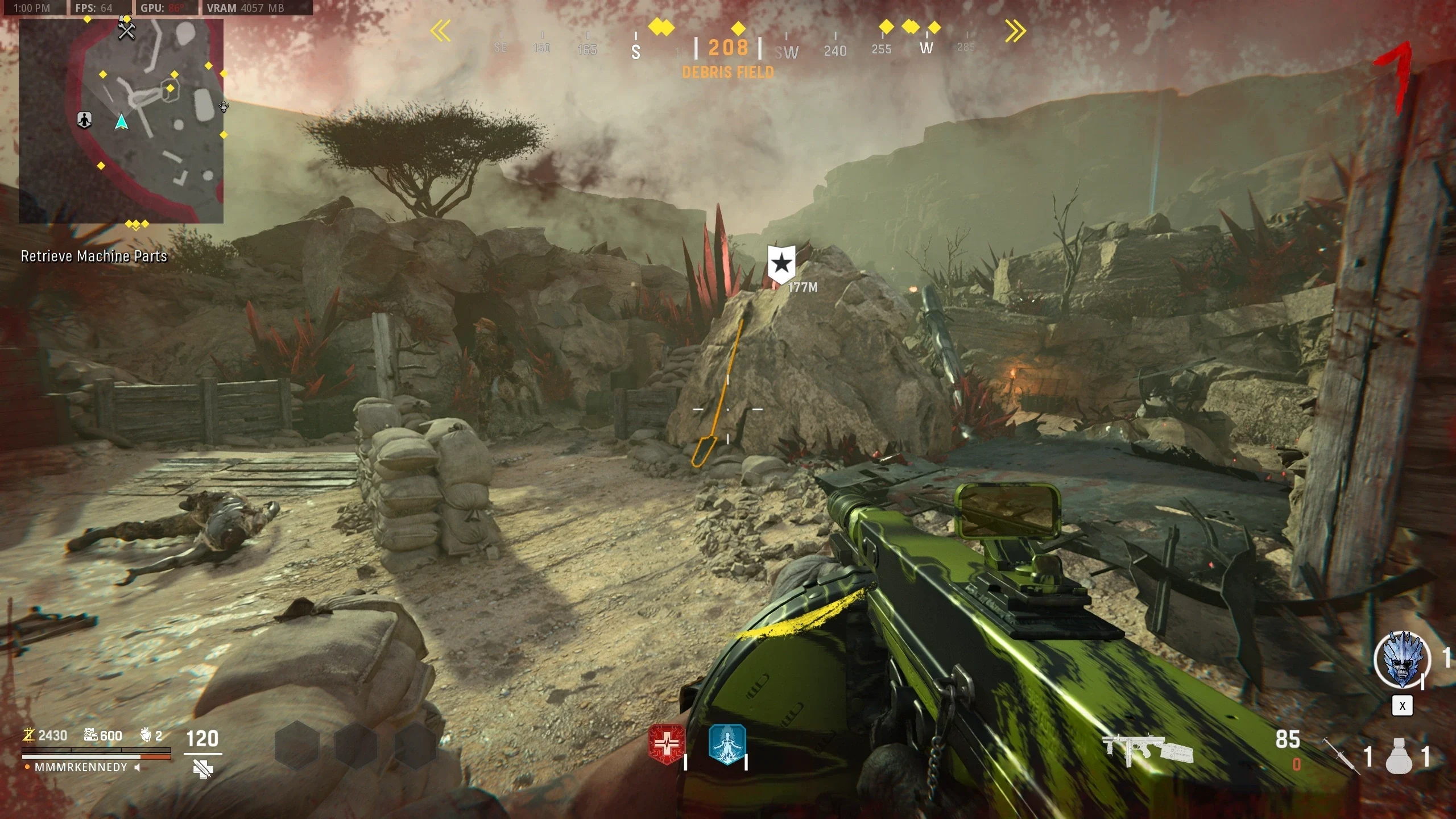Image resolution: width=1456 pixels, height=819 pixels.
Task: Click the right double-chevron on the compass
Action: [x=1015, y=31]
